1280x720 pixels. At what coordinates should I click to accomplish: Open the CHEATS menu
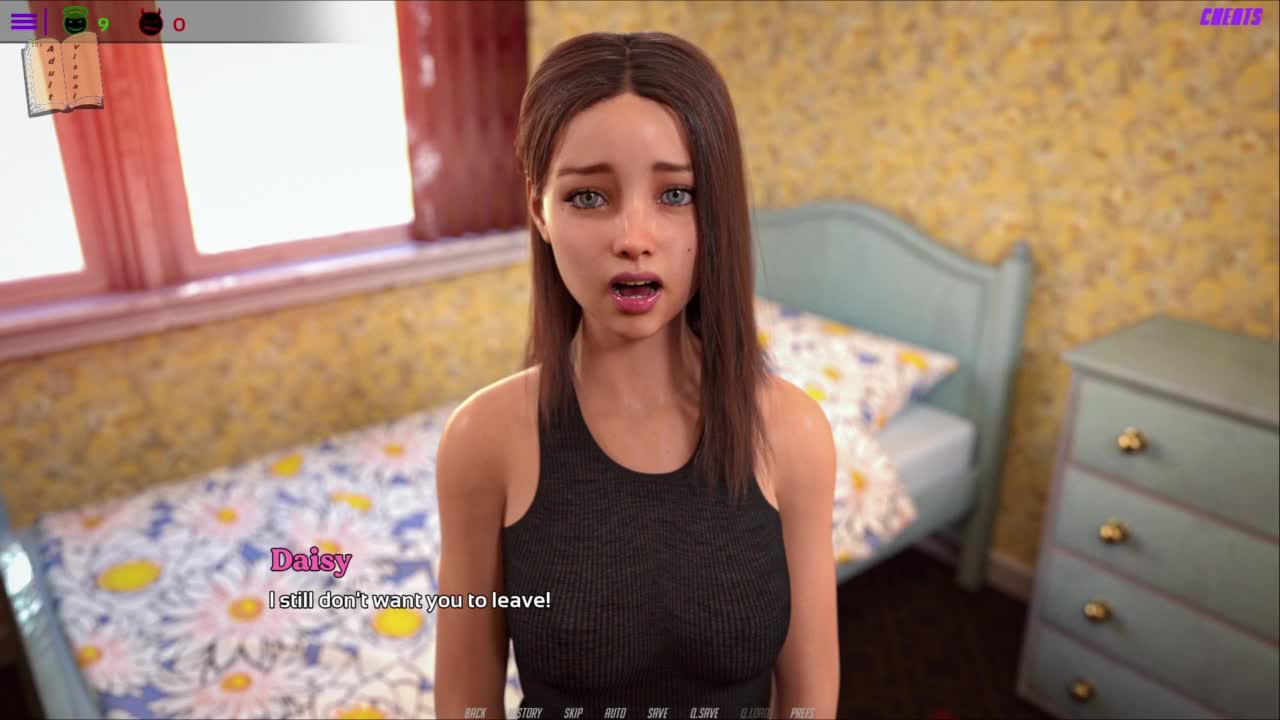[x=1231, y=17]
